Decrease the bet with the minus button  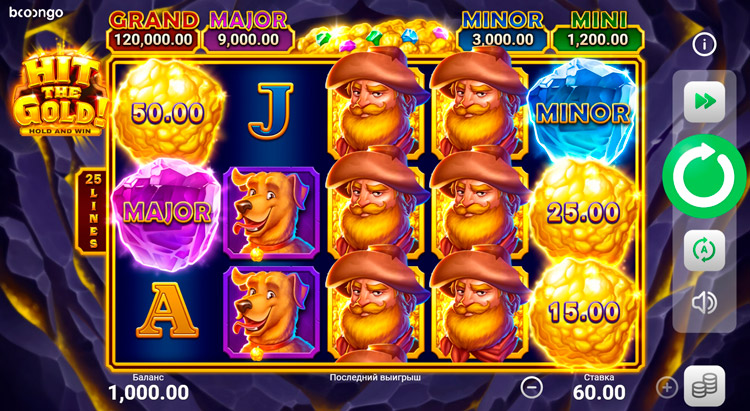pyautogui.click(x=532, y=387)
